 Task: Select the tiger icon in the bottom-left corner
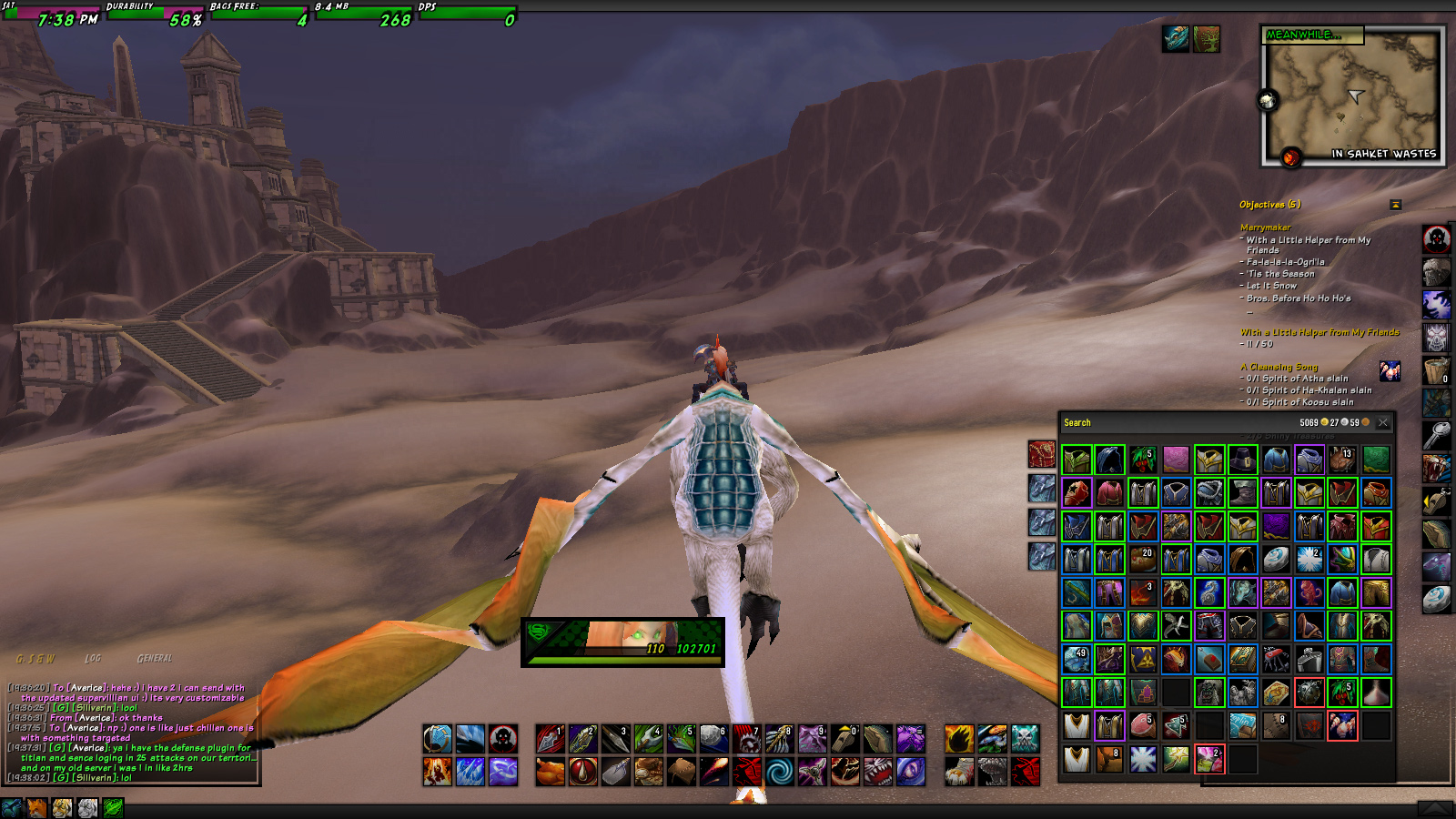62,808
